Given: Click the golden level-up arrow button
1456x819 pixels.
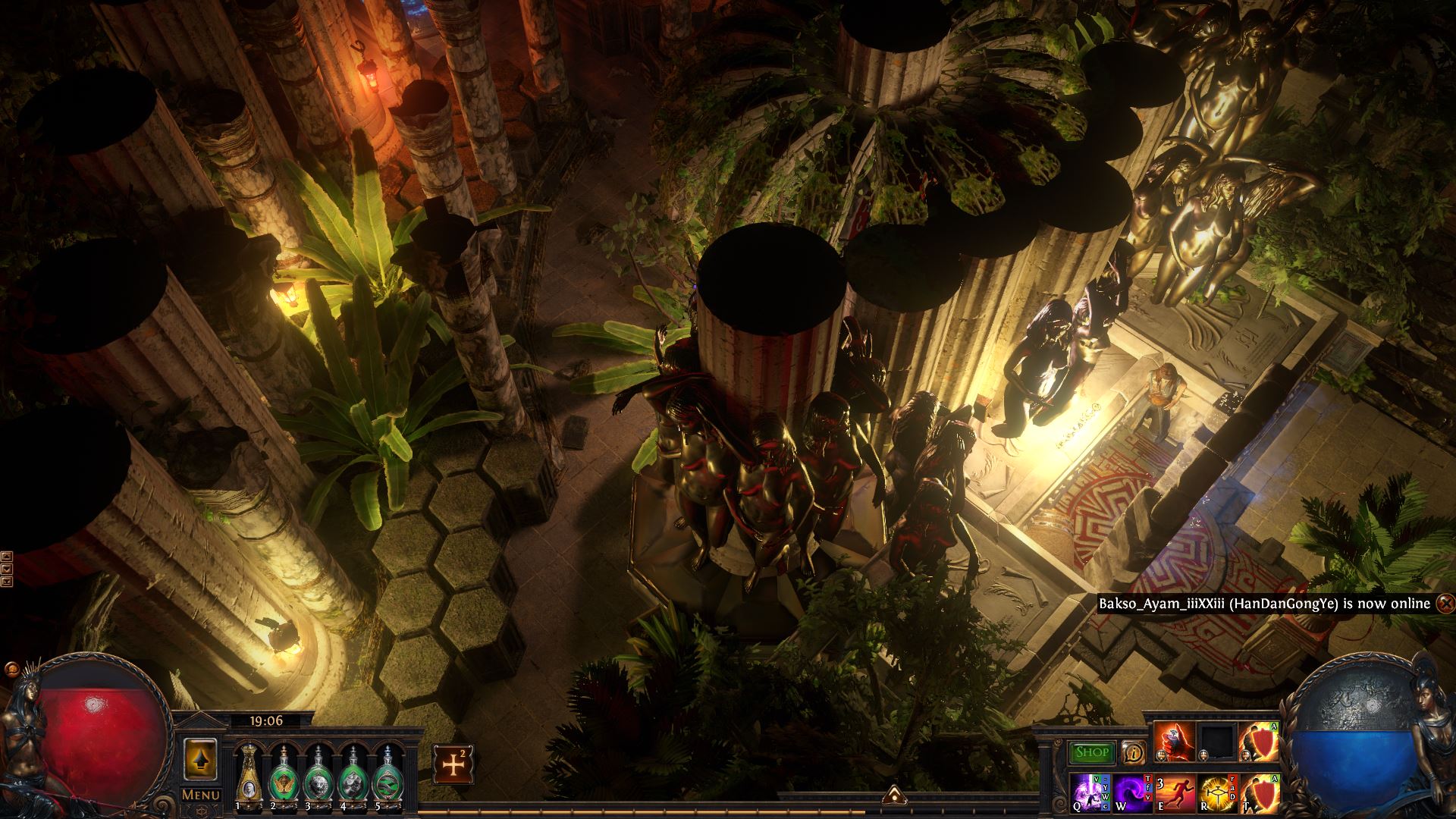Looking at the screenshot, I should click(201, 759).
